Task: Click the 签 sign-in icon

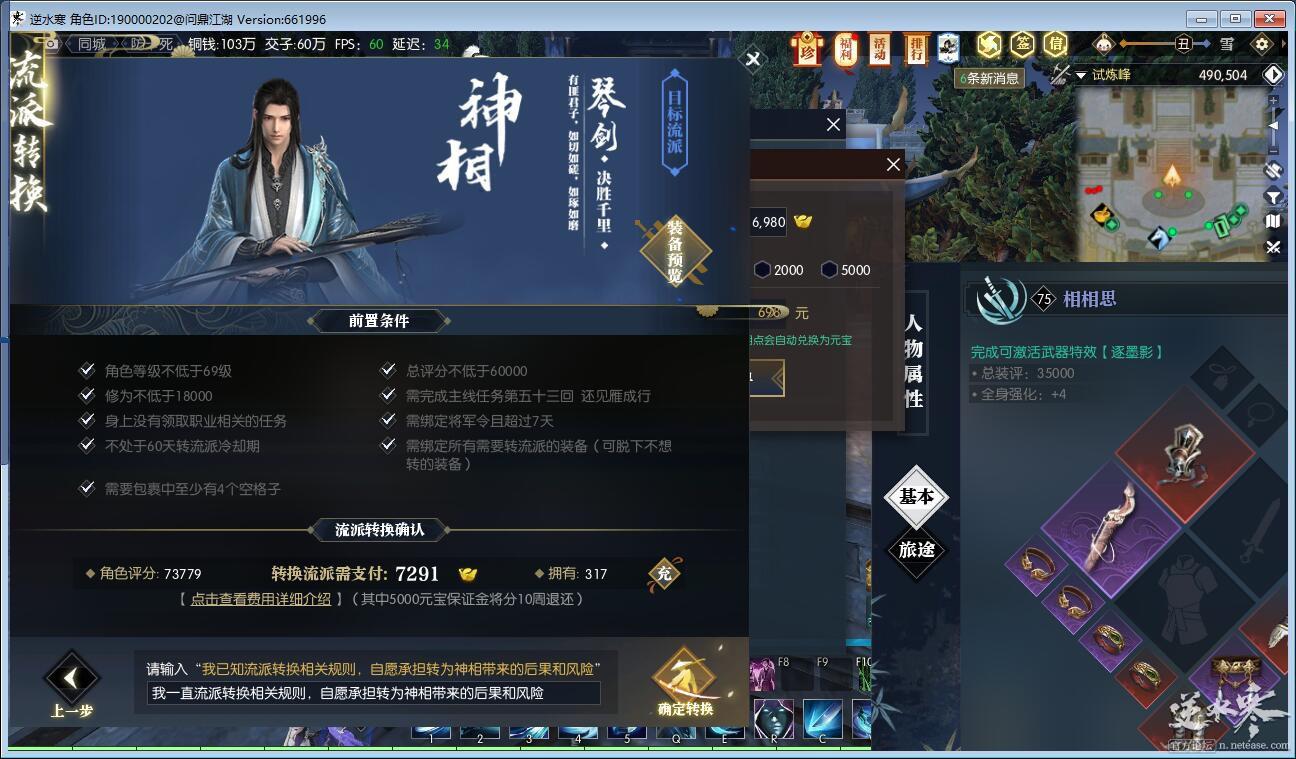Action: tap(1022, 44)
